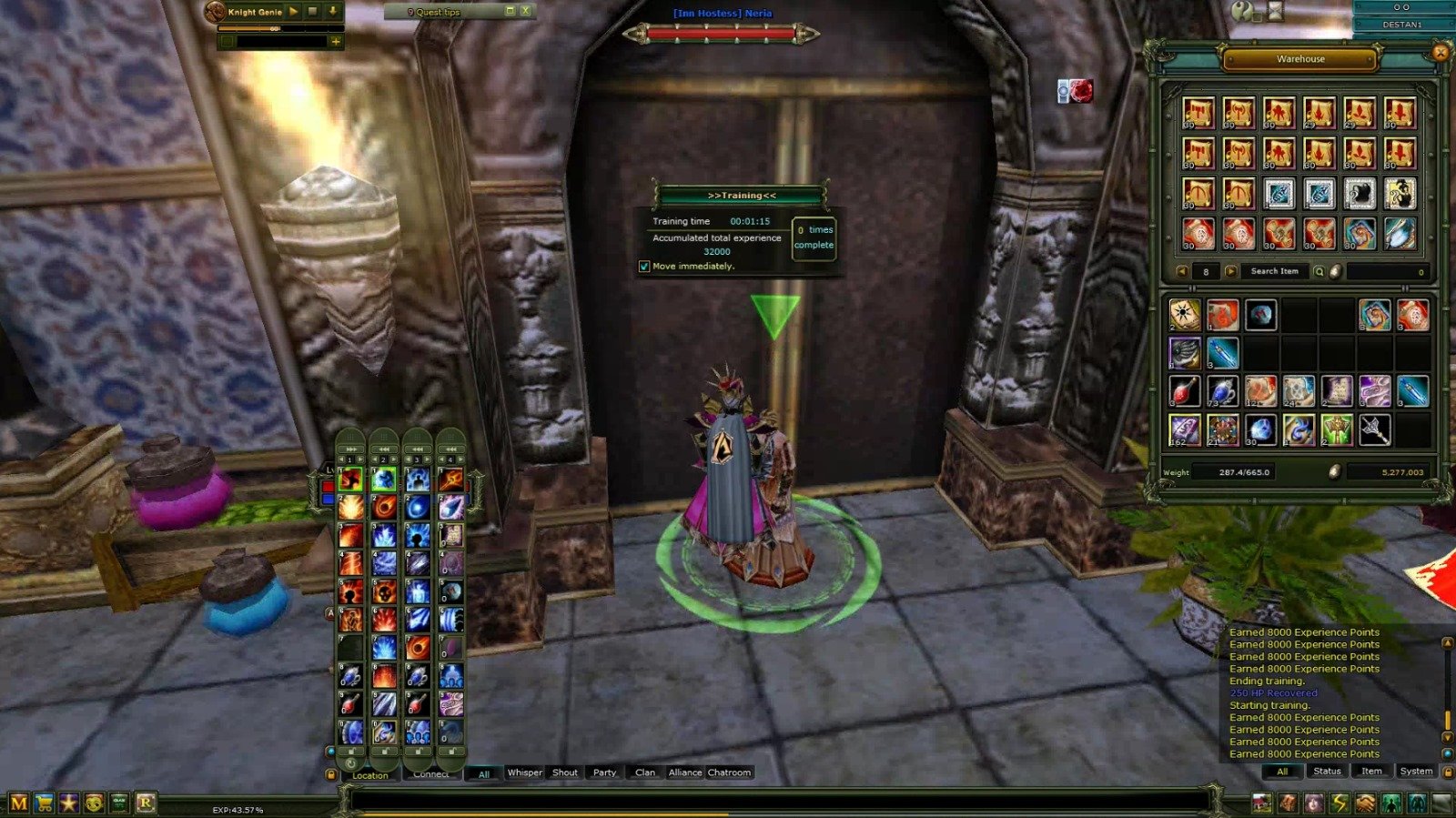The image size is (1456, 818).
Task: Open the System message filter tab
Action: [x=1416, y=771]
